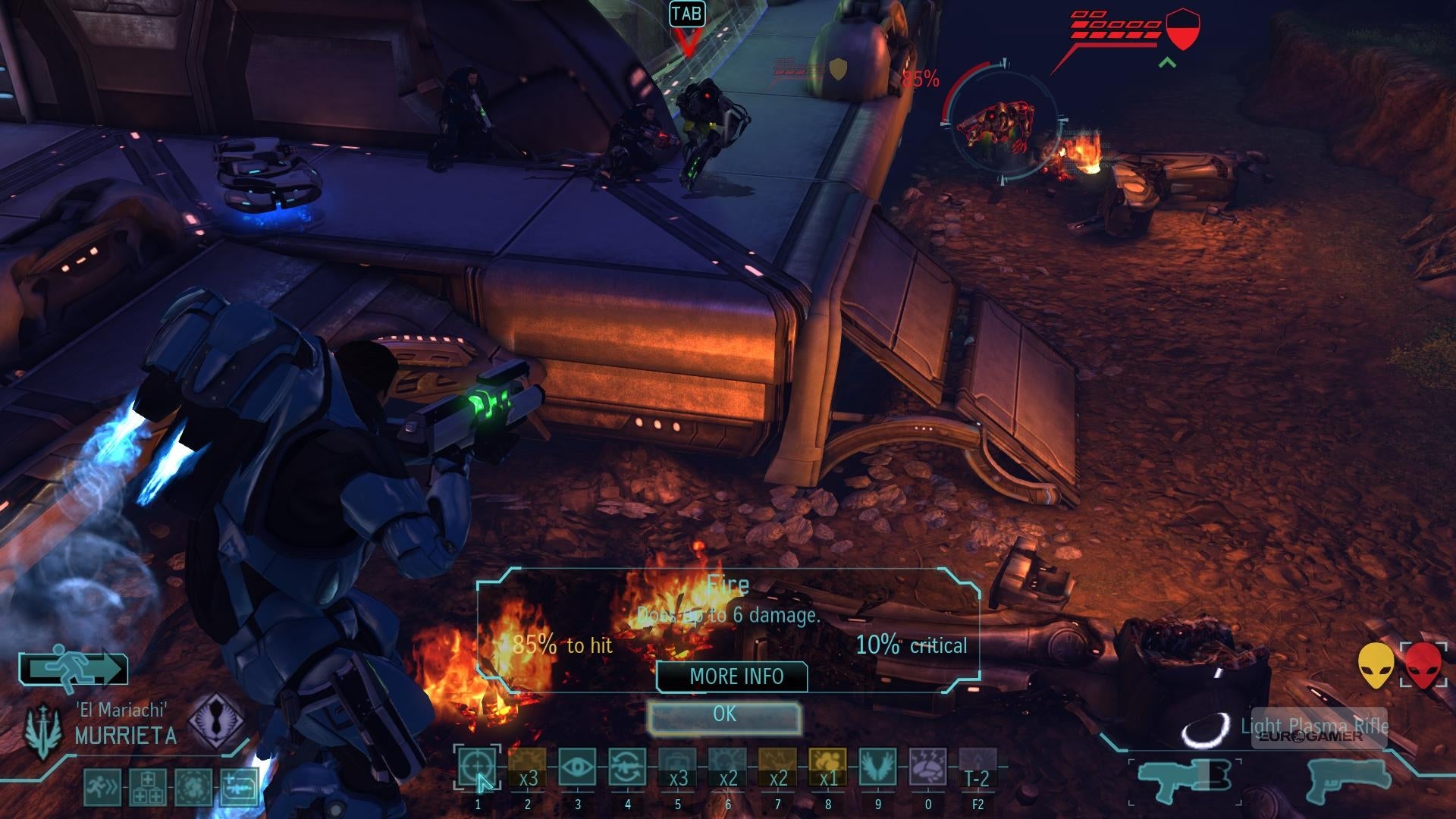Select the Fire crosshair ability
The height and width of the screenshot is (819, 1456).
(x=478, y=767)
